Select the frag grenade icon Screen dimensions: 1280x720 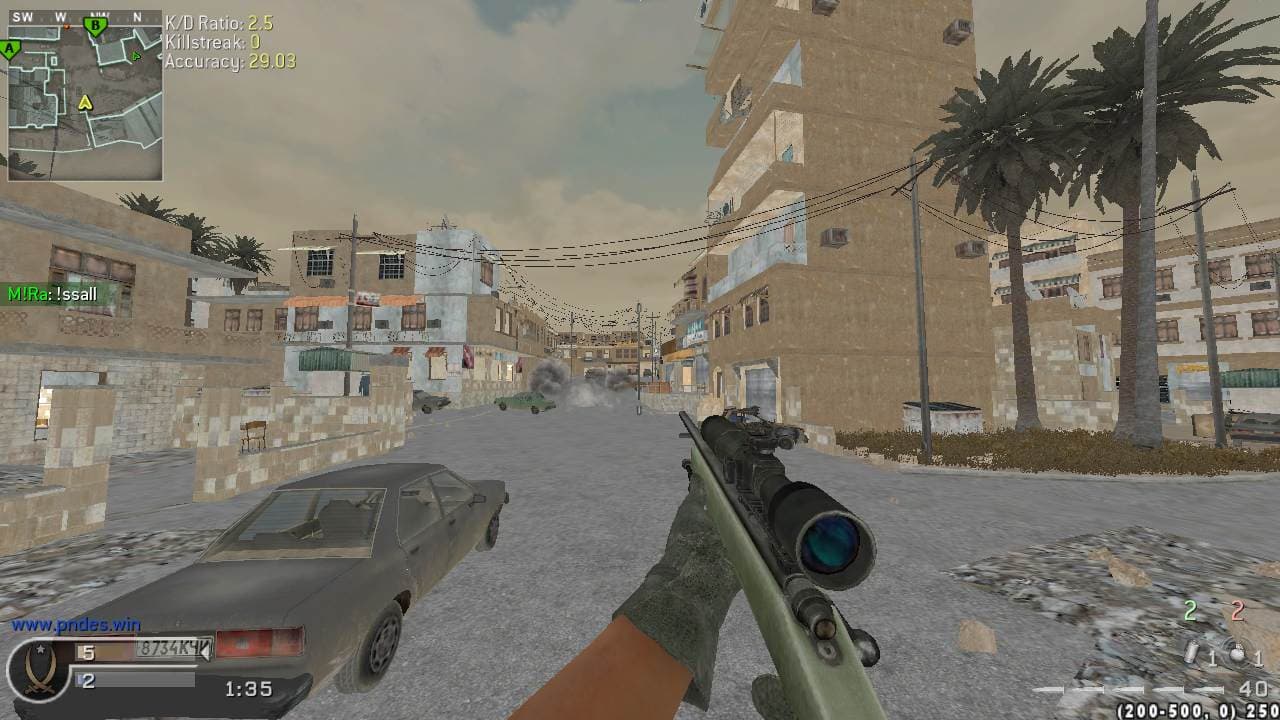pos(1238,653)
